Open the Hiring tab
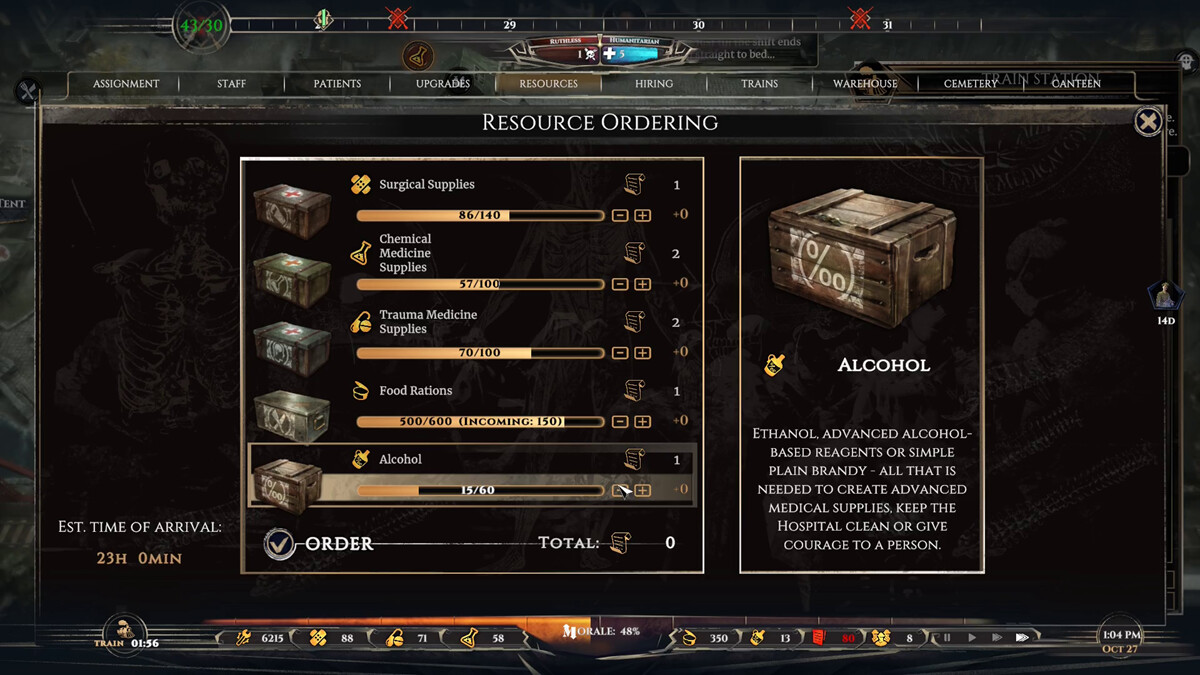 pyautogui.click(x=654, y=84)
